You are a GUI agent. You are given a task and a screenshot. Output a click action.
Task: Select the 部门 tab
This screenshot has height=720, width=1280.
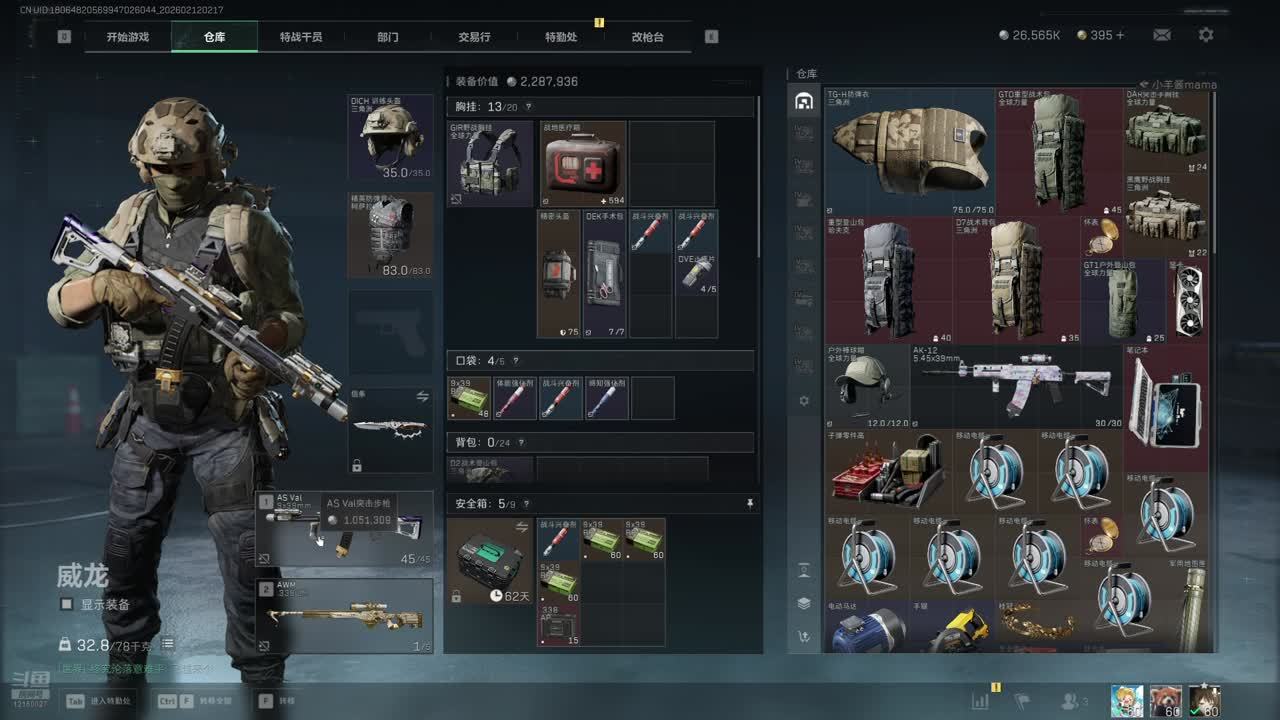pos(388,37)
